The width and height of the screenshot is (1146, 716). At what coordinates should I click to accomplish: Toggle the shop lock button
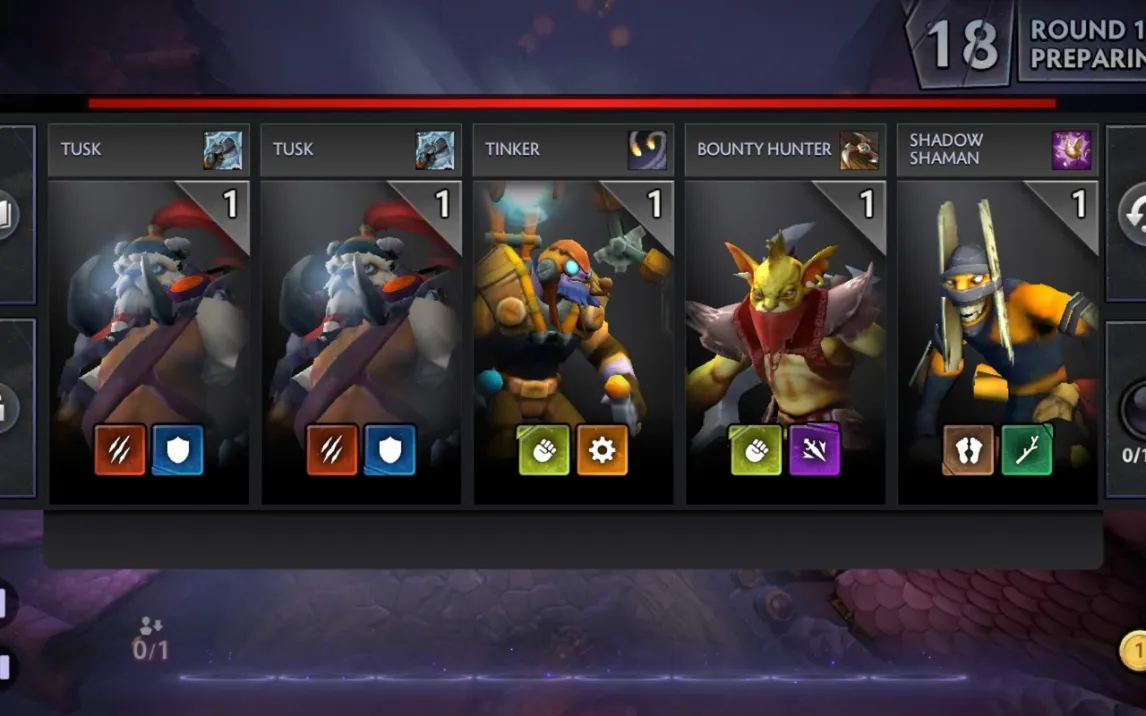pos(5,408)
